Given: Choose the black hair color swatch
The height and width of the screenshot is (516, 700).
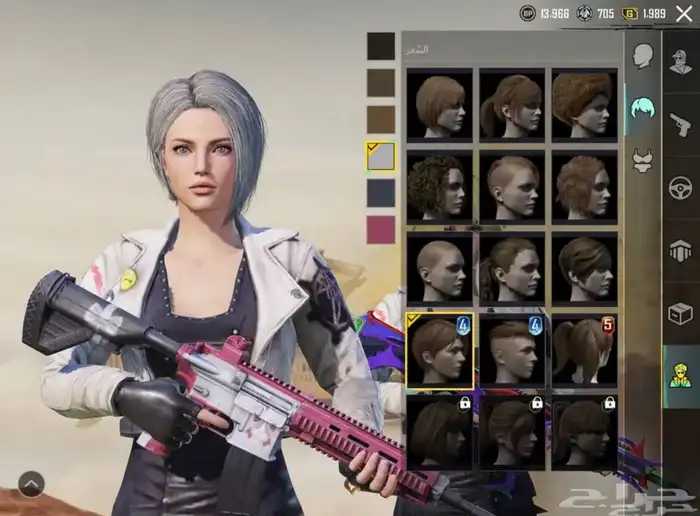Looking at the screenshot, I should click(x=381, y=46).
